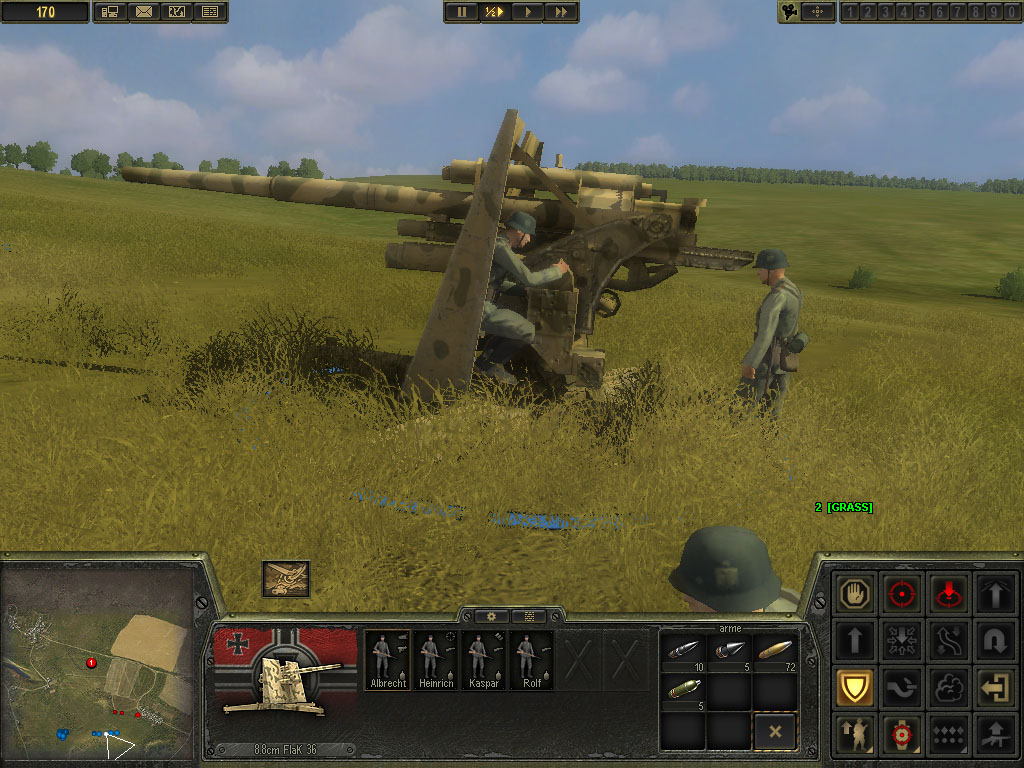The width and height of the screenshot is (1024, 768).
Task: Select the shell stack with 72 rounds
Action: pos(775,651)
